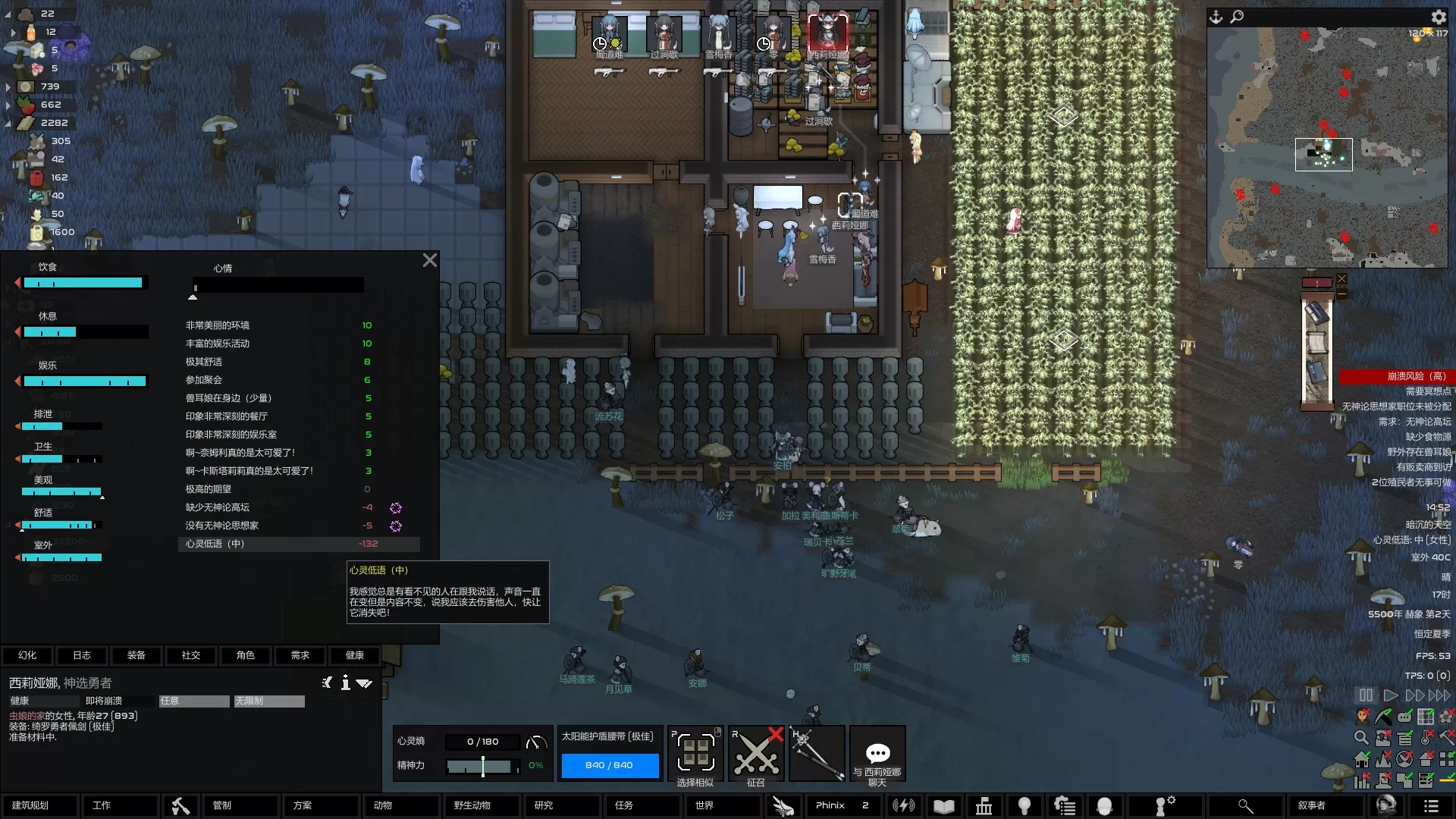Open the 日志 (Log) tab
Screen dimensions: 1456x819
82,655
